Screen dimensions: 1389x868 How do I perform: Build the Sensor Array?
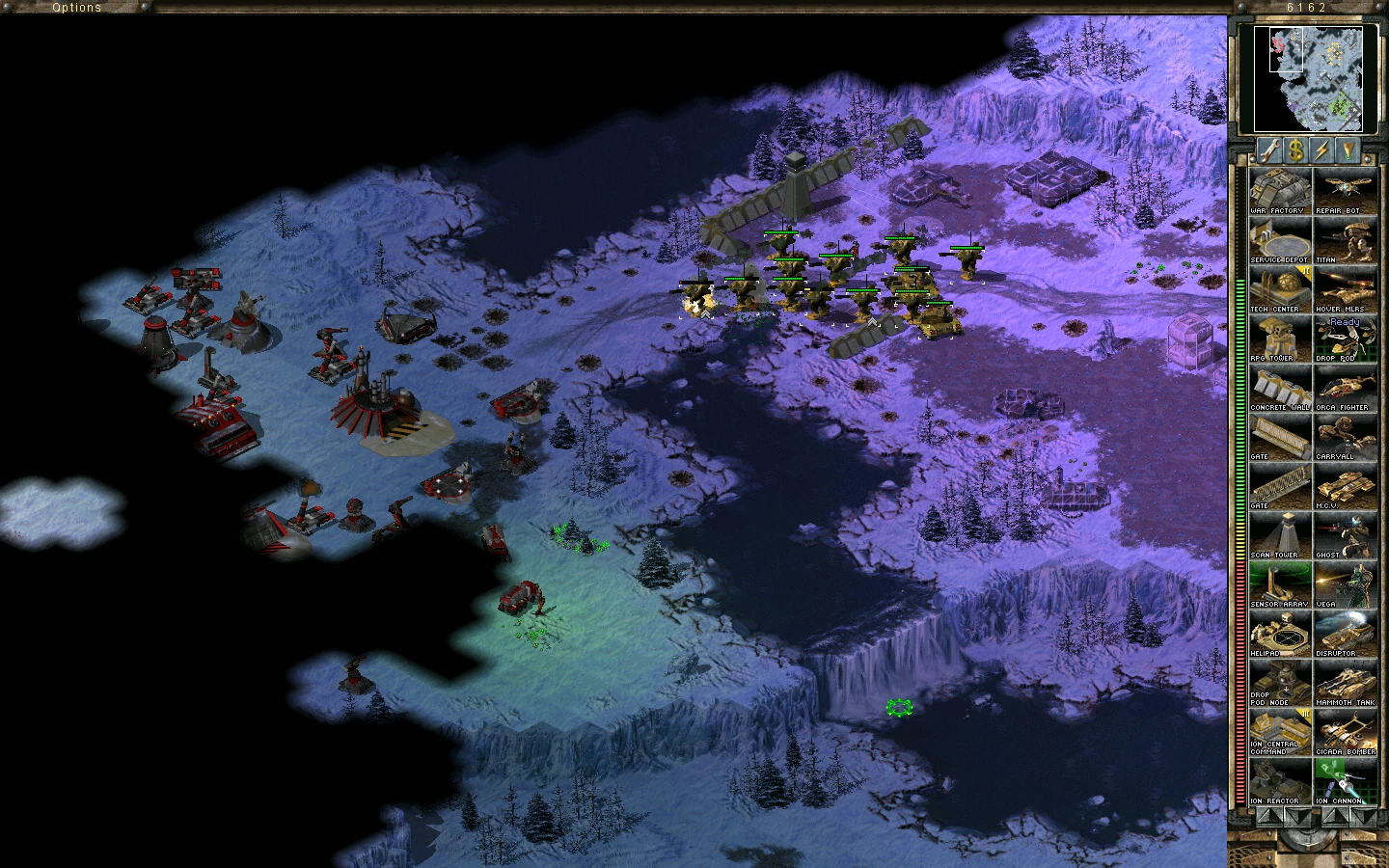(1279, 584)
